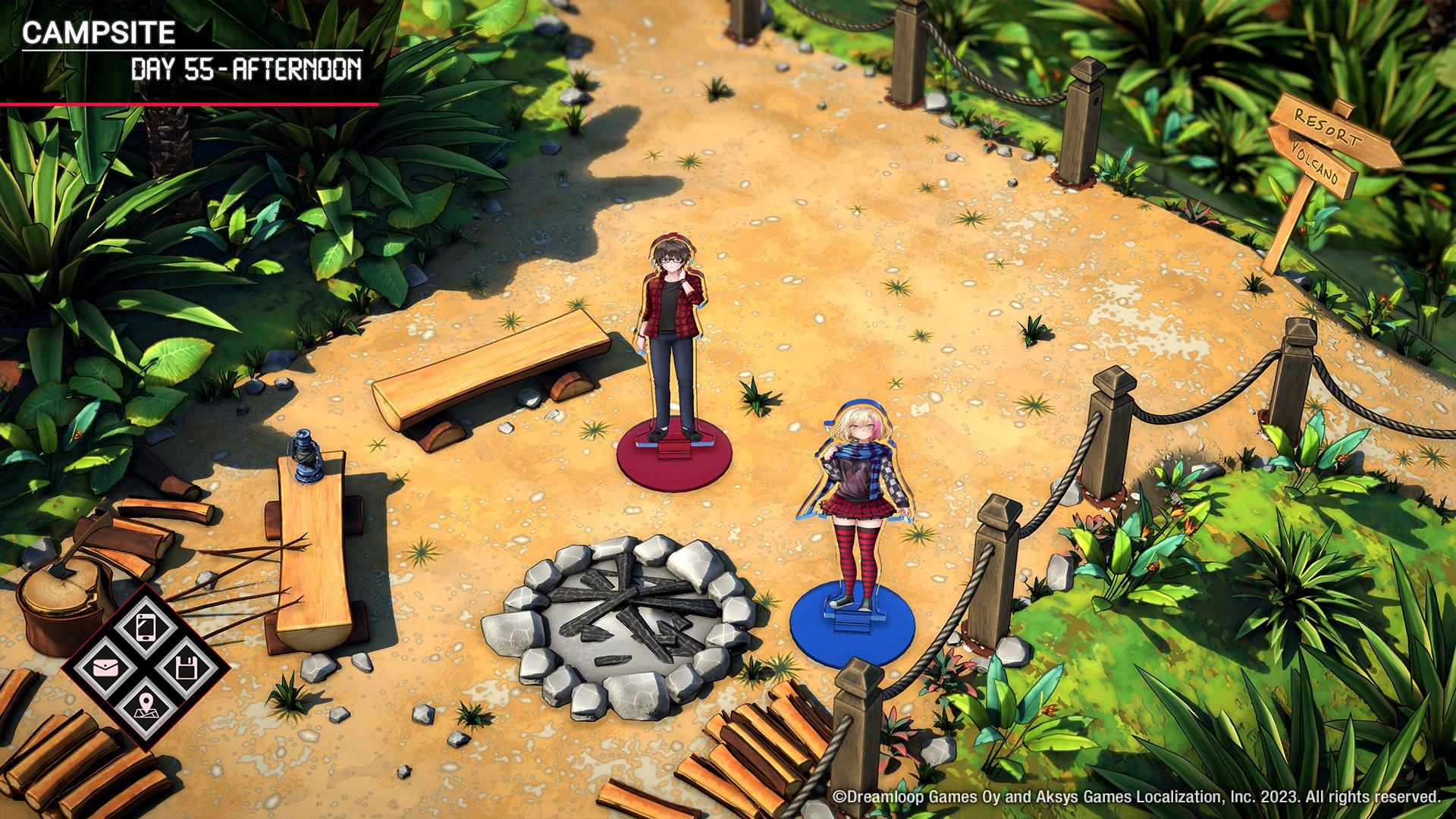Open the inbox/mail icon
Image resolution: width=1456 pixels, height=819 pixels.
coord(105,666)
